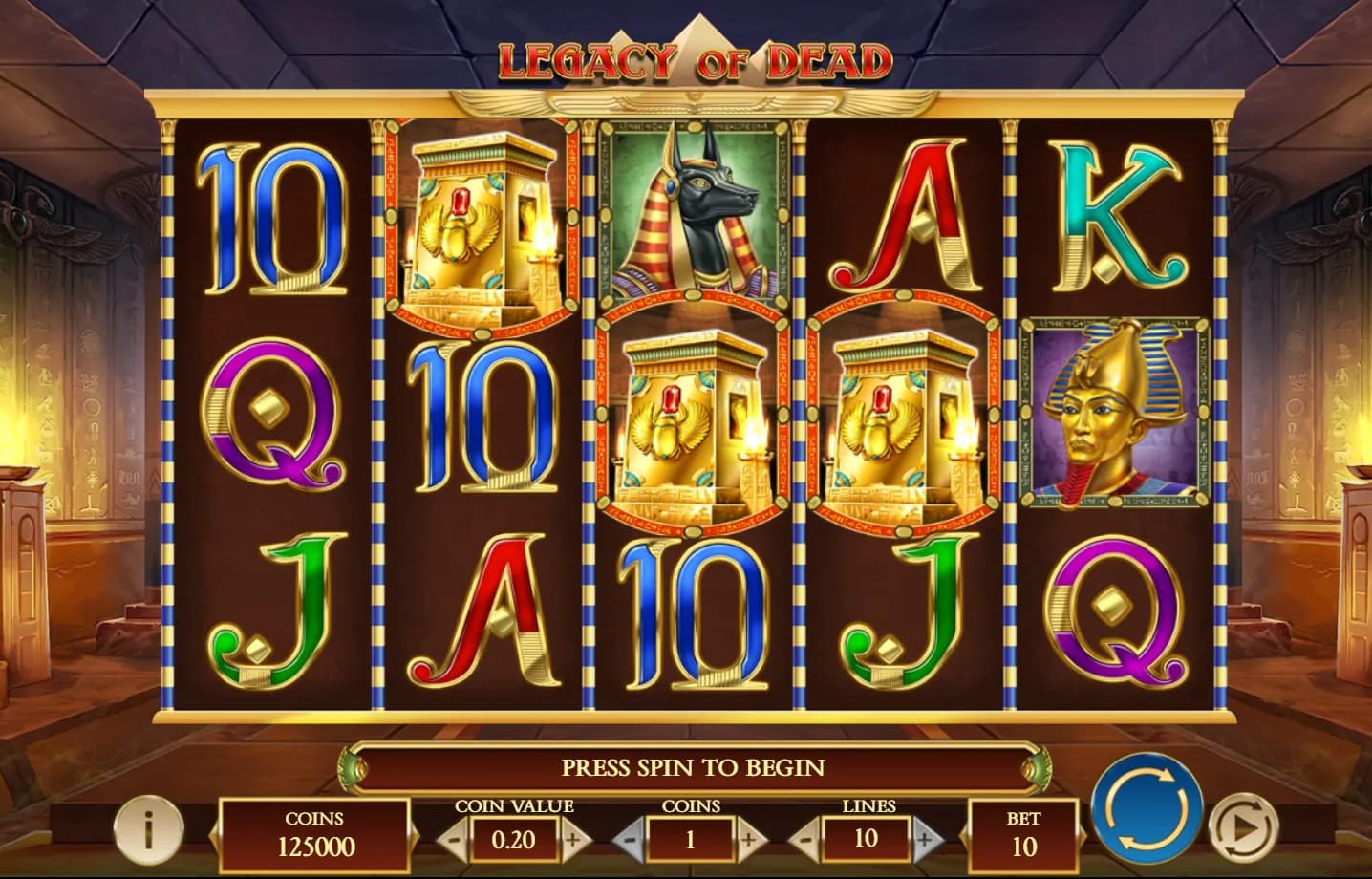Increase the coin value

tap(573, 841)
